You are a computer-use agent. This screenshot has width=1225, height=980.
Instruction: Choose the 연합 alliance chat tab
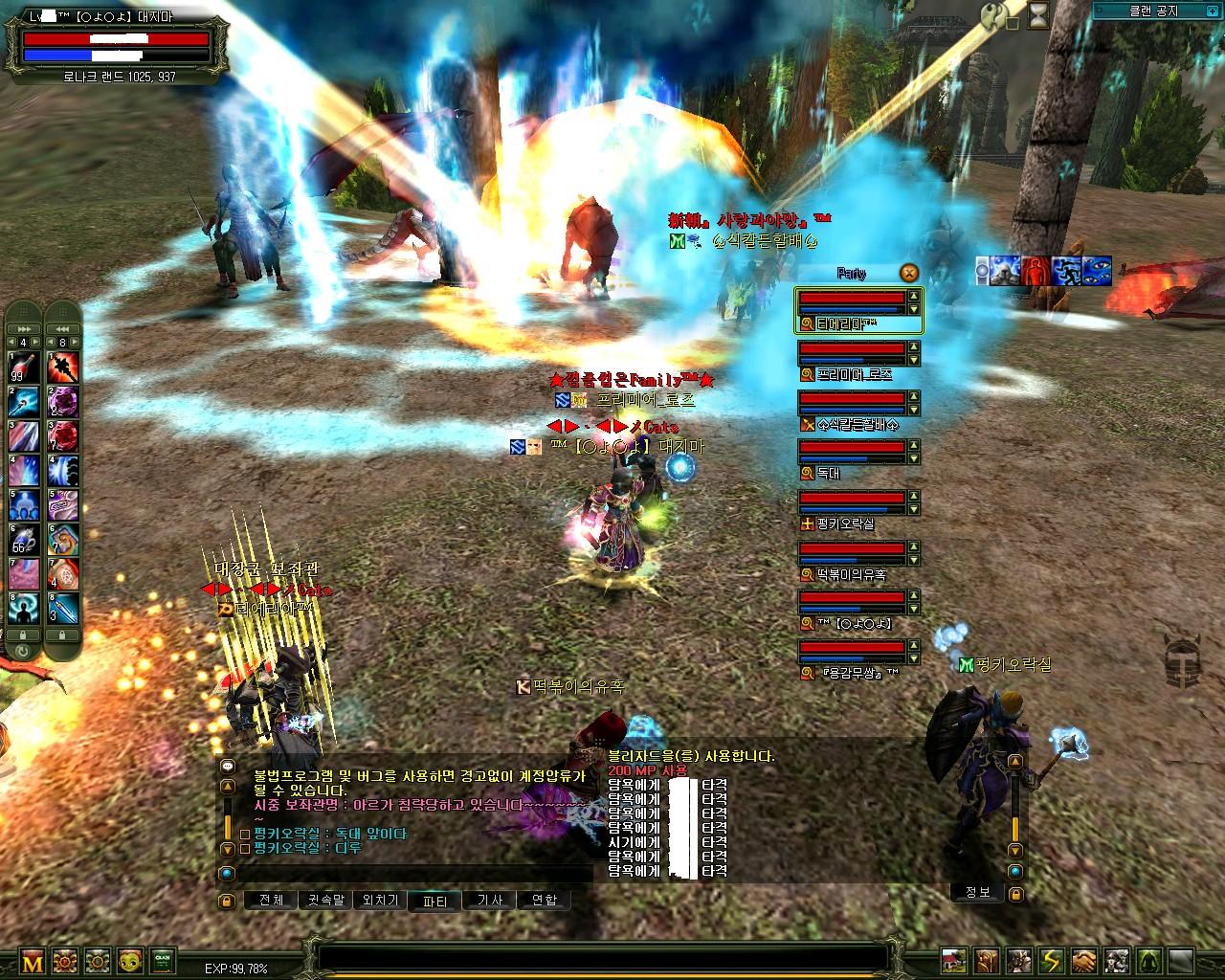coord(544,901)
